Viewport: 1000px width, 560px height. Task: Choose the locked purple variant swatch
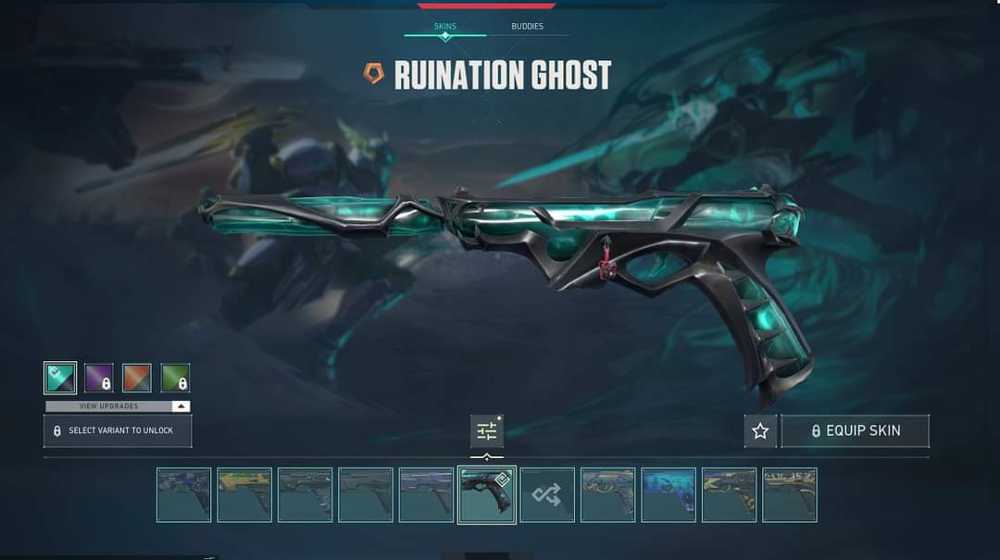[98, 377]
